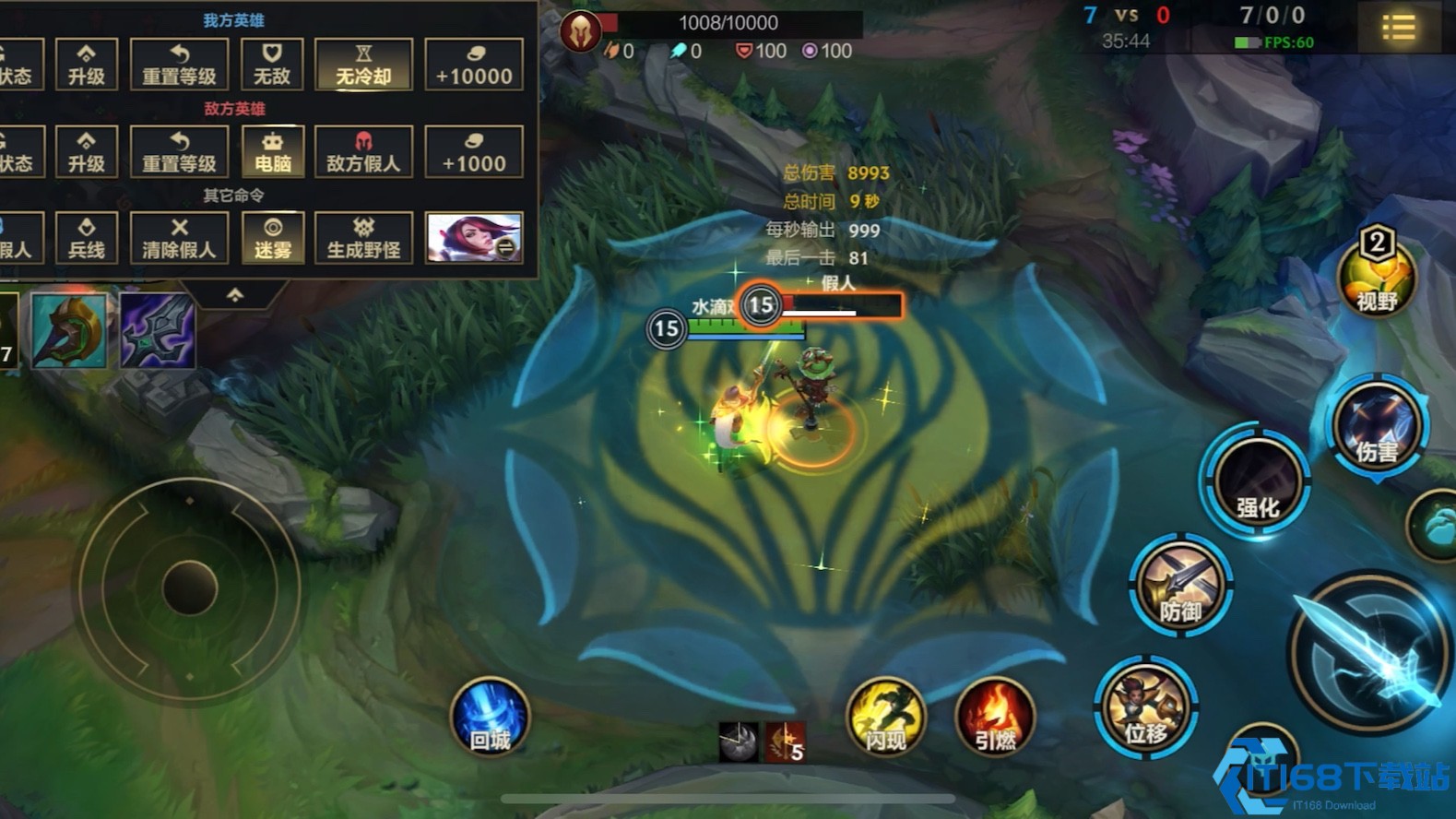Click the 无敌 invincible button
This screenshot has height=819, width=1456.
272,65
